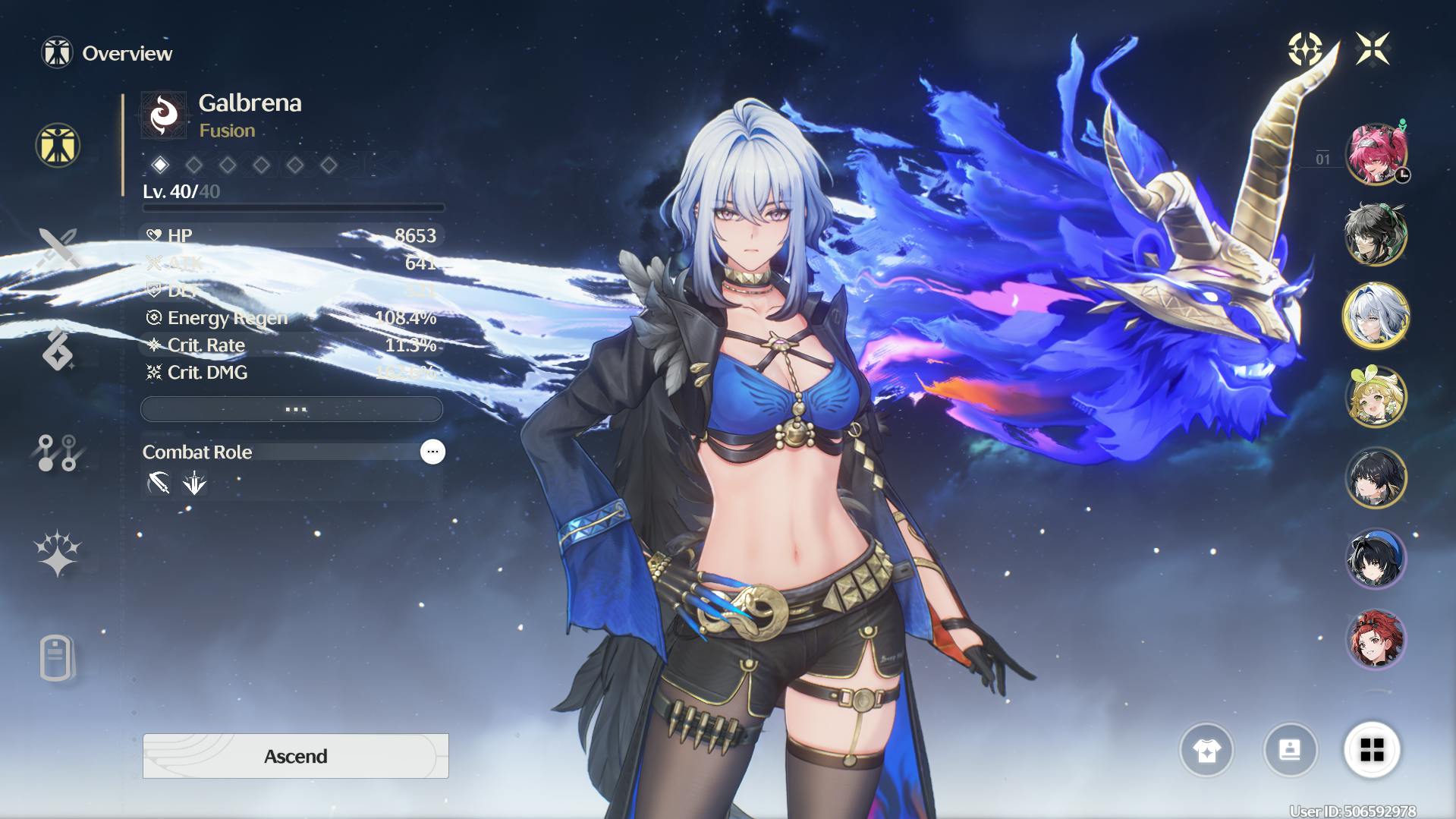Expand the full stats list
Viewport: 1456px width, 819px height.
click(x=292, y=409)
